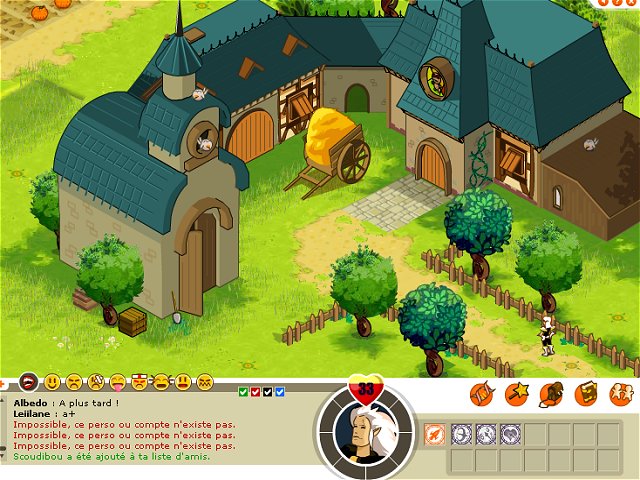The width and height of the screenshot is (640, 480).
Task: Click Albedo's name in the chat log
Action: coord(31,403)
